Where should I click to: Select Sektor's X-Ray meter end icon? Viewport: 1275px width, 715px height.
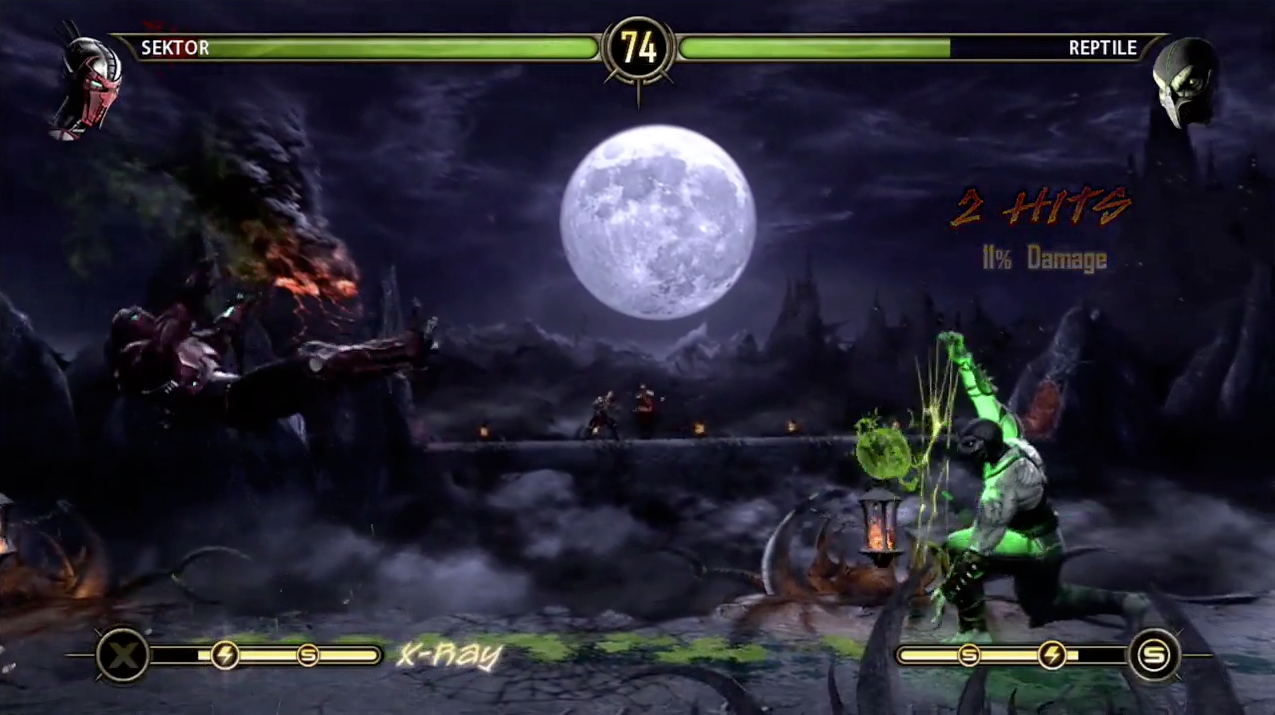pos(122,656)
